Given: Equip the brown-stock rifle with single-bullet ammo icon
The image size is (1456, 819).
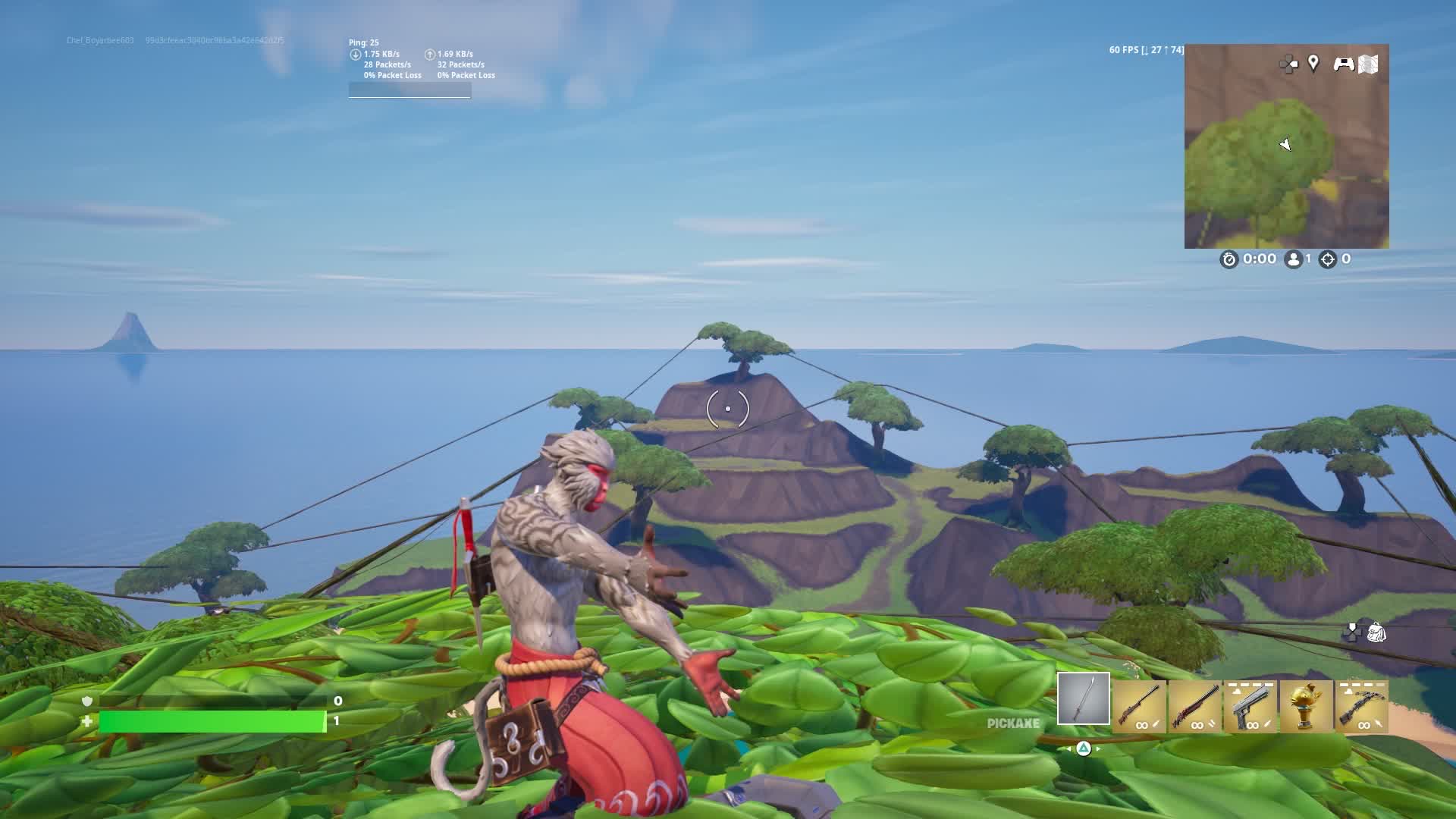Looking at the screenshot, I should coord(1139,706).
